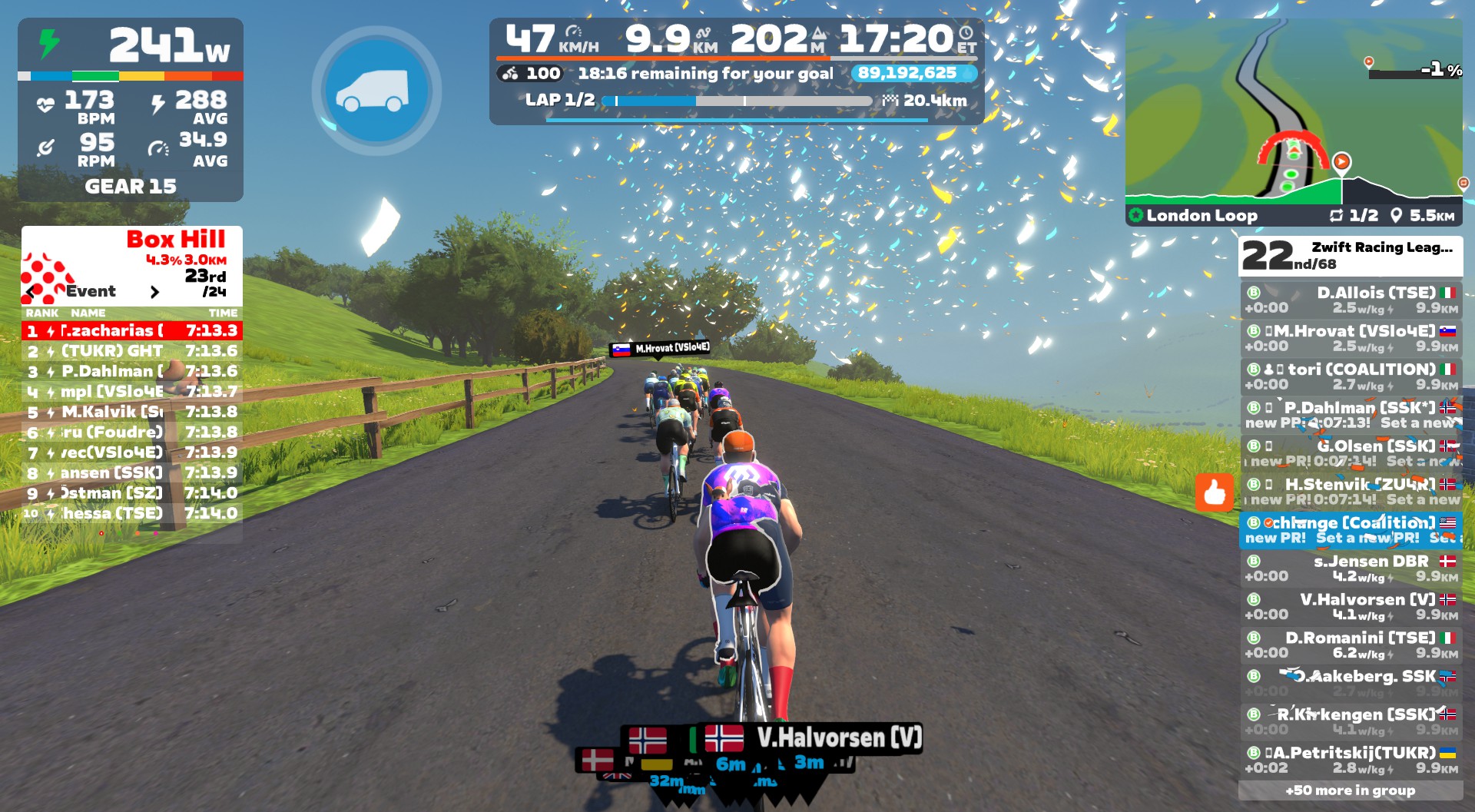Select first-place zacharias row on Box Hill leaderboard
The image size is (1475, 812).
[132, 330]
